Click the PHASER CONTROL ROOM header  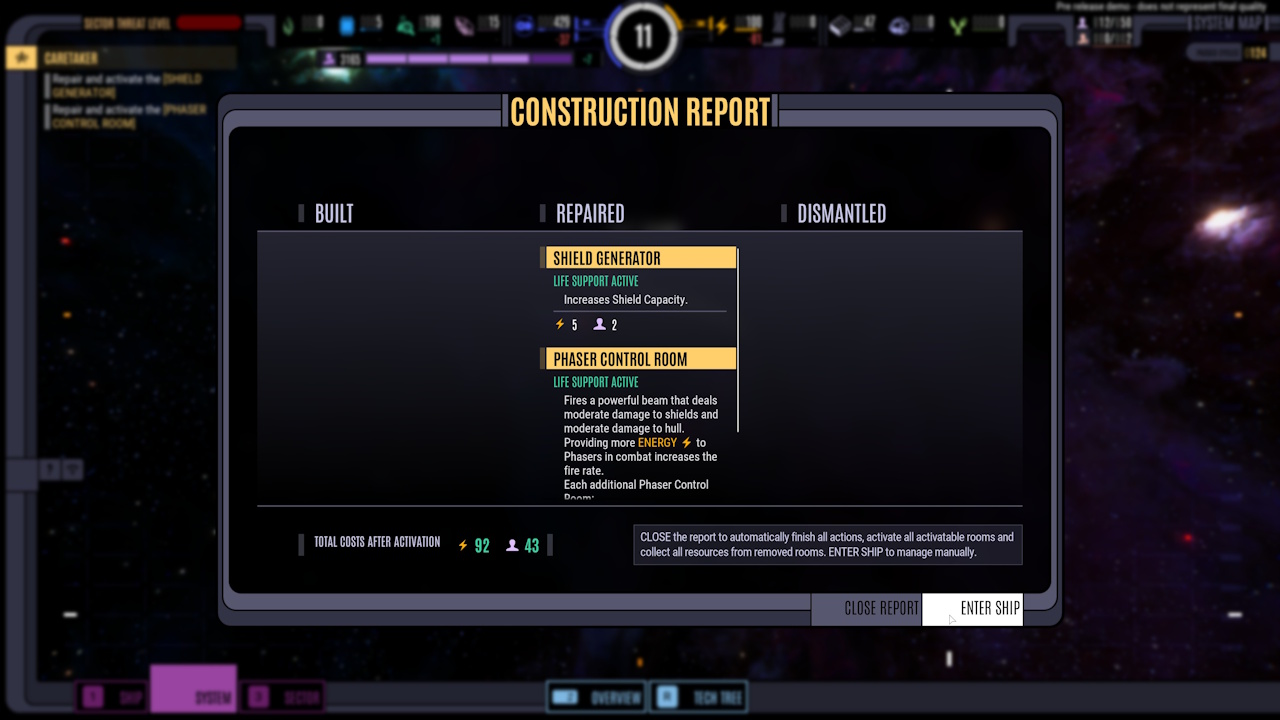tap(640, 358)
